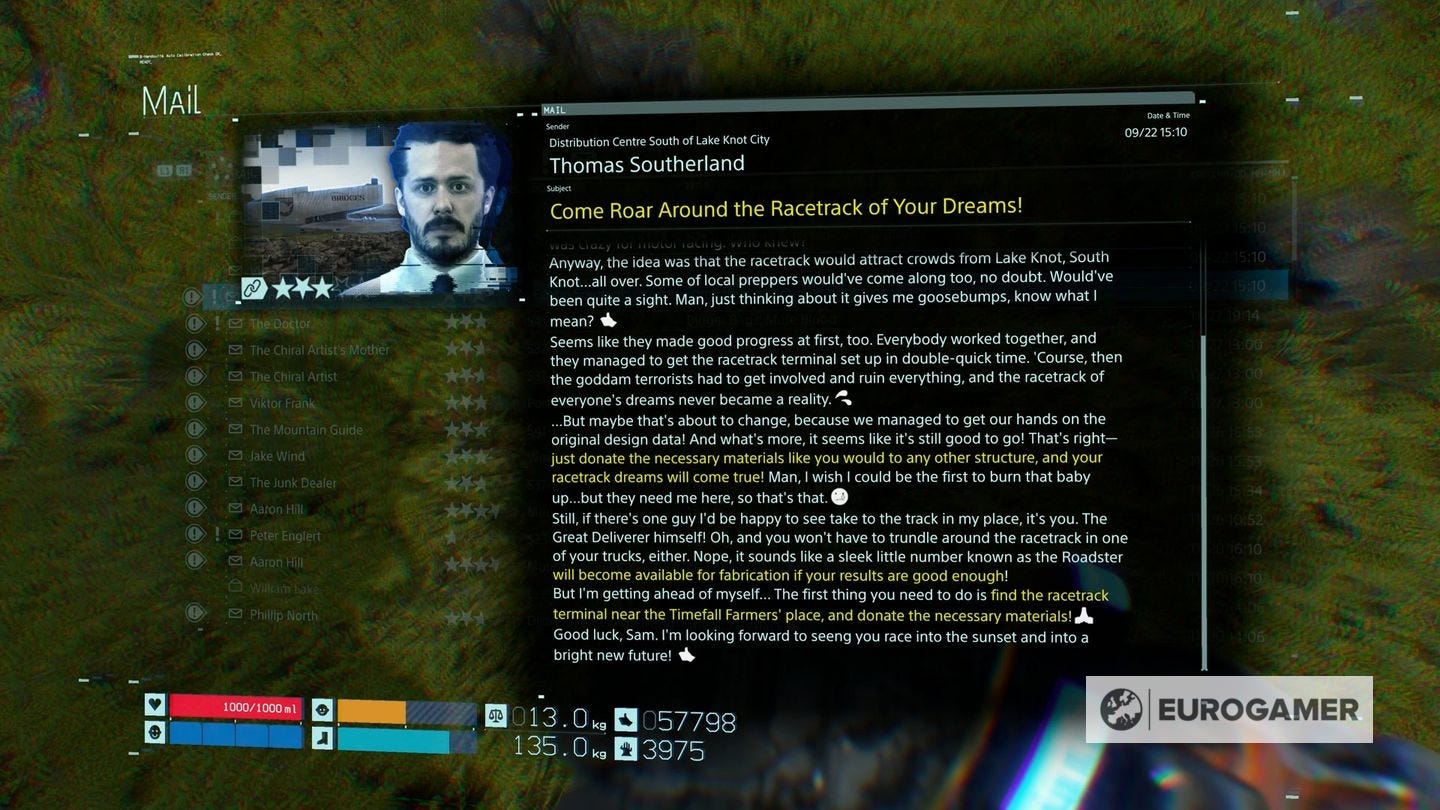Open the envelope icon beside The Doctor
The width and height of the screenshot is (1440, 810).
pos(235,322)
